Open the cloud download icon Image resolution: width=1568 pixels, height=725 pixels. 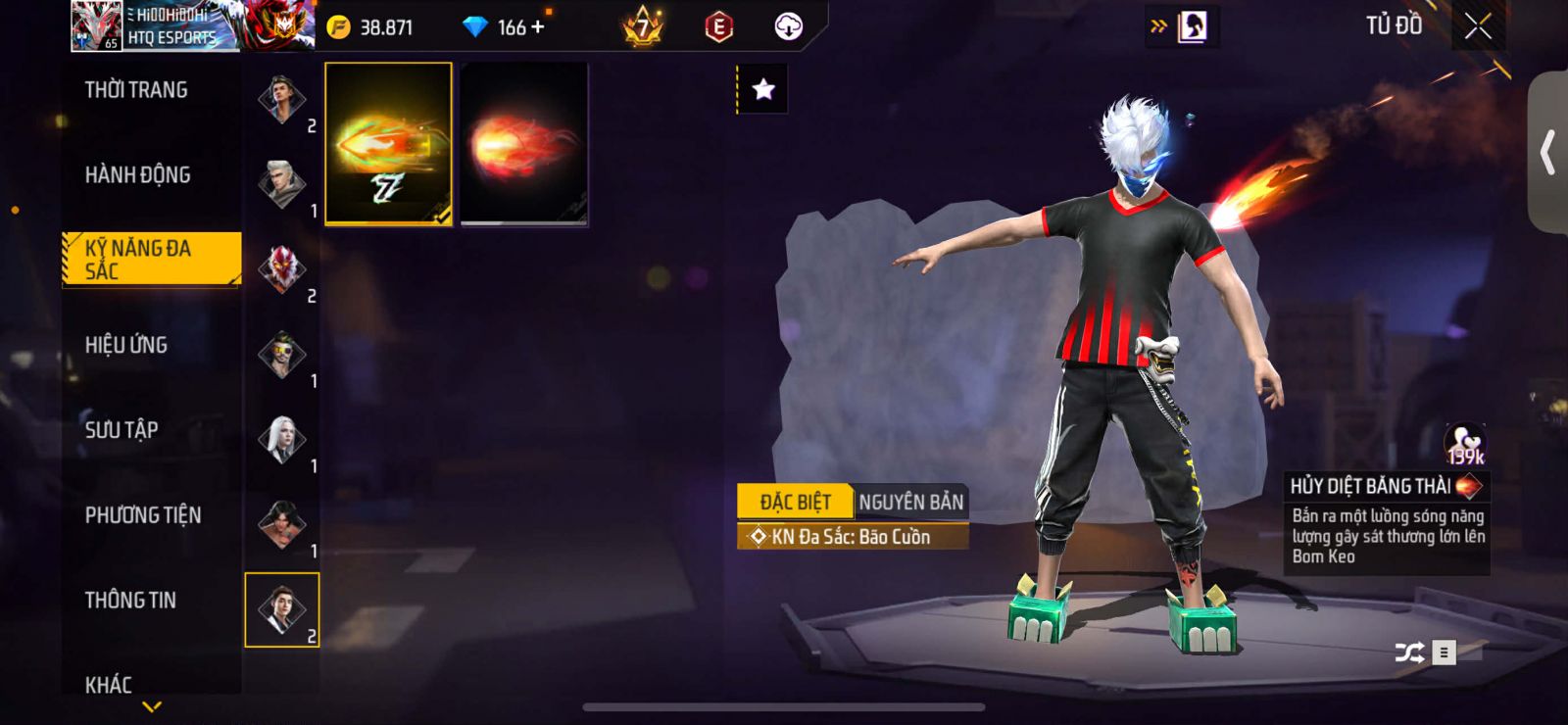pos(788,27)
